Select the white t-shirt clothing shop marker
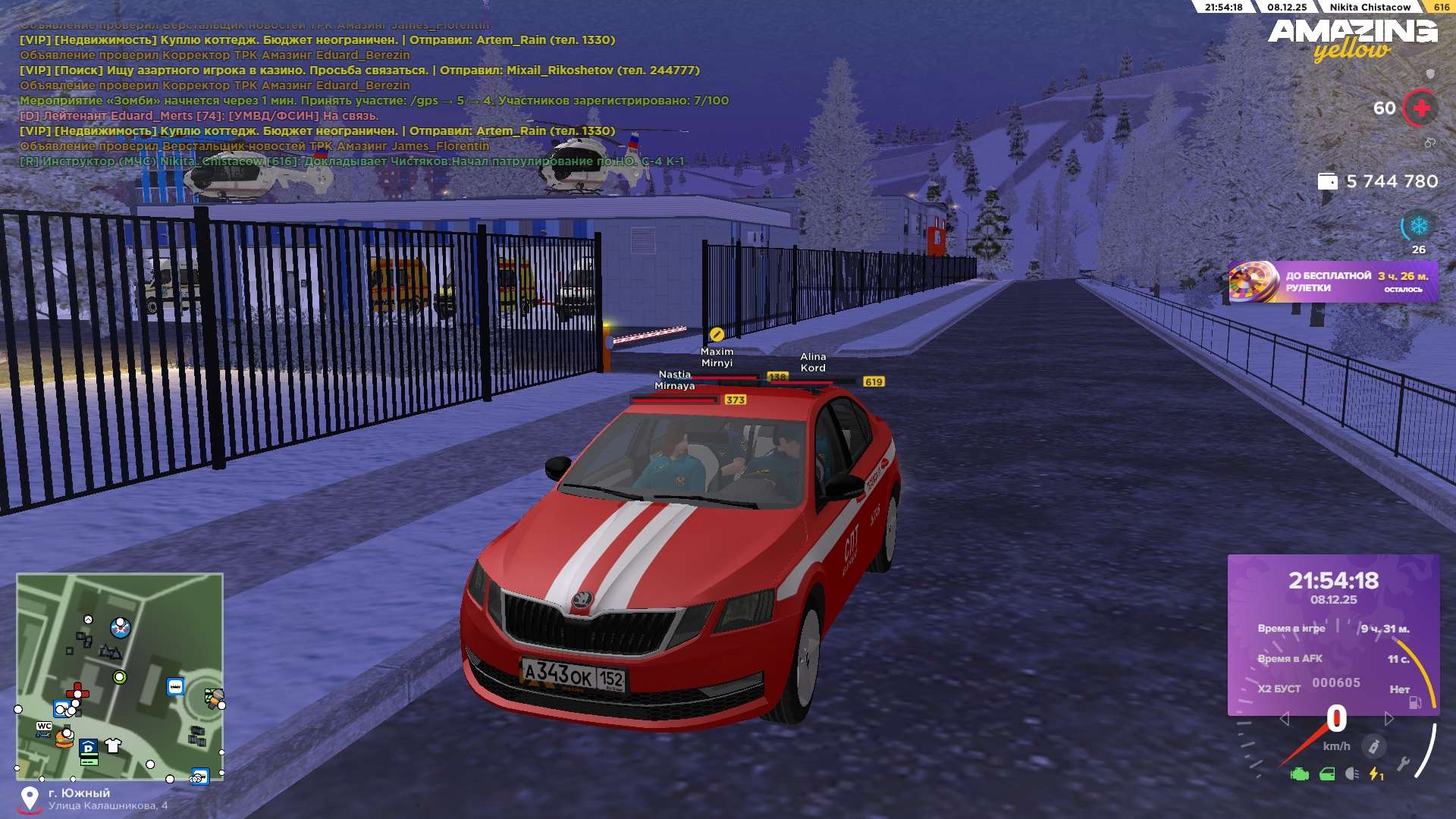Screen dimensions: 1456x819 [114, 745]
